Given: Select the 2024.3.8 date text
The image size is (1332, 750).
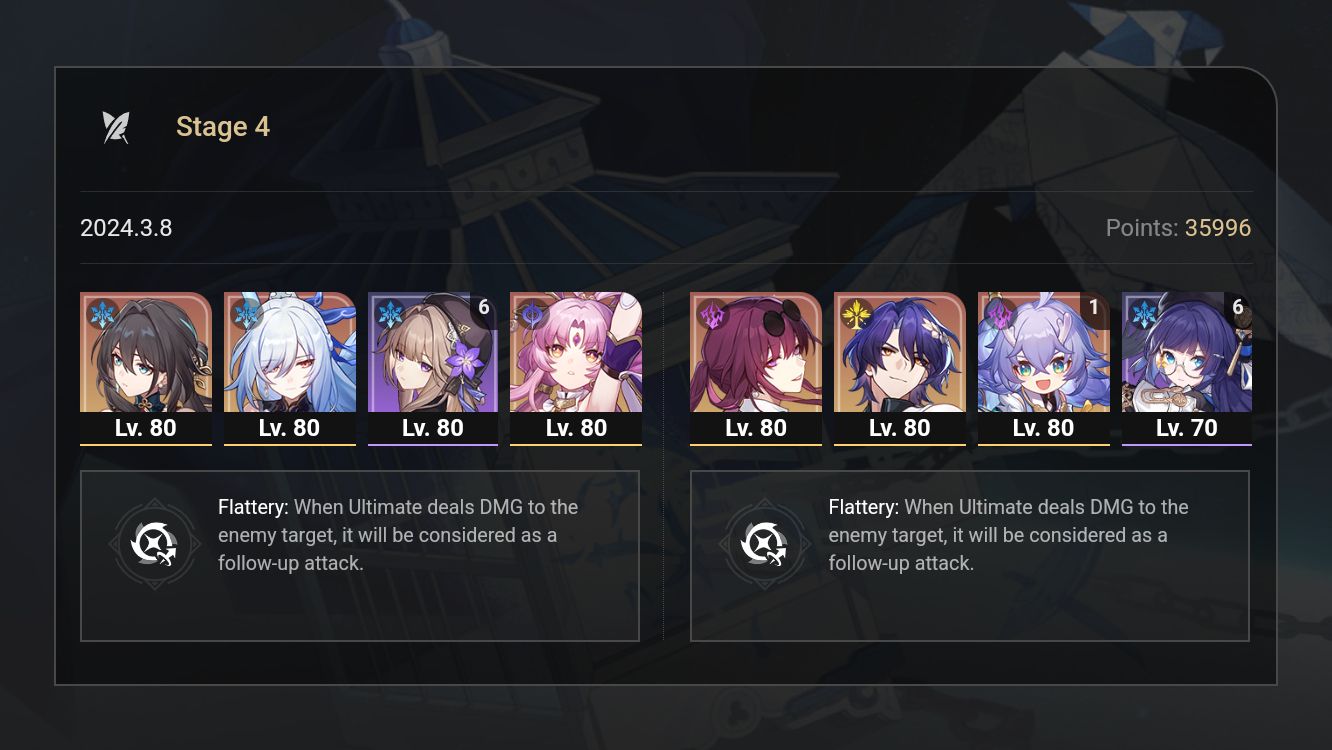Looking at the screenshot, I should (127, 228).
